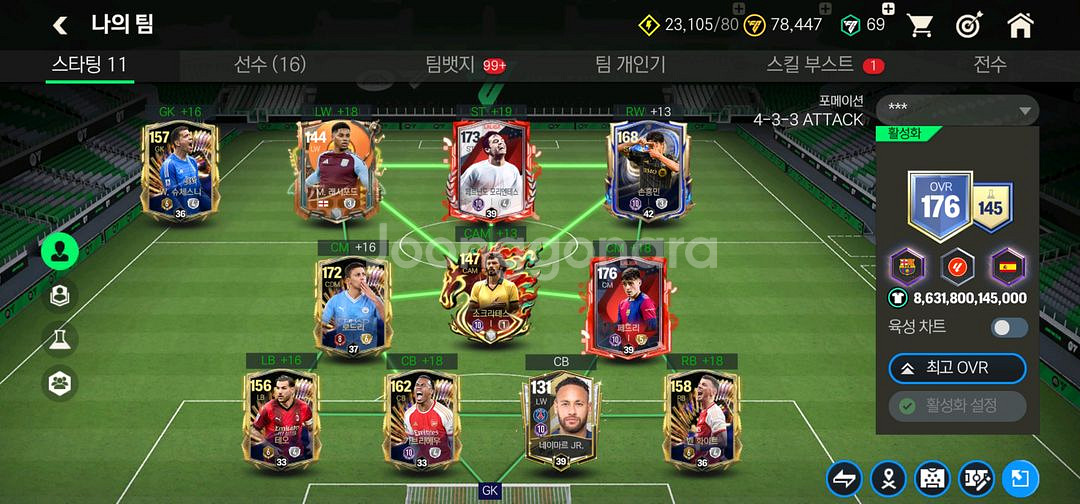Open the target objectives icon
Viewport: 1080px width, 504px height.
(968, 25)
